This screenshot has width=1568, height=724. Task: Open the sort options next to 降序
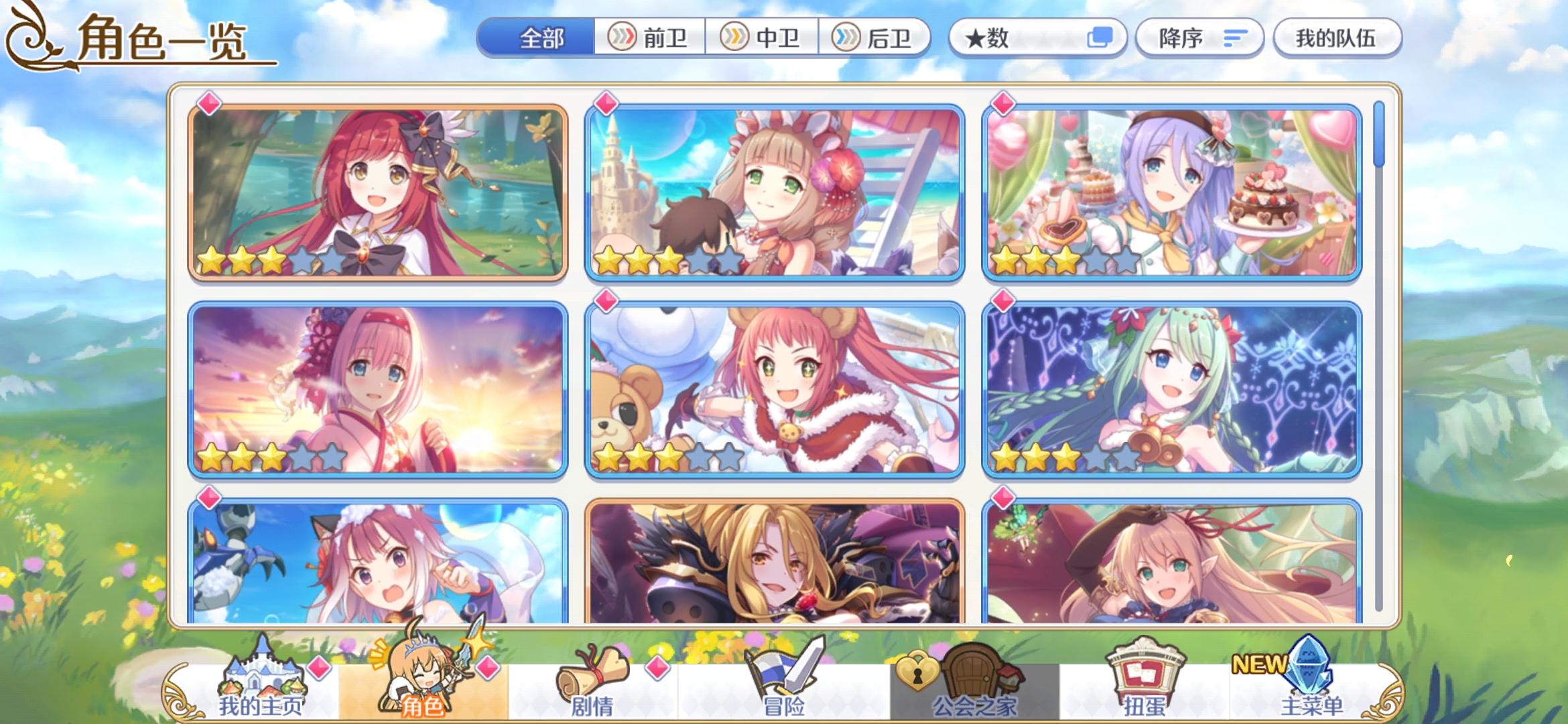tap(1234, 38)
